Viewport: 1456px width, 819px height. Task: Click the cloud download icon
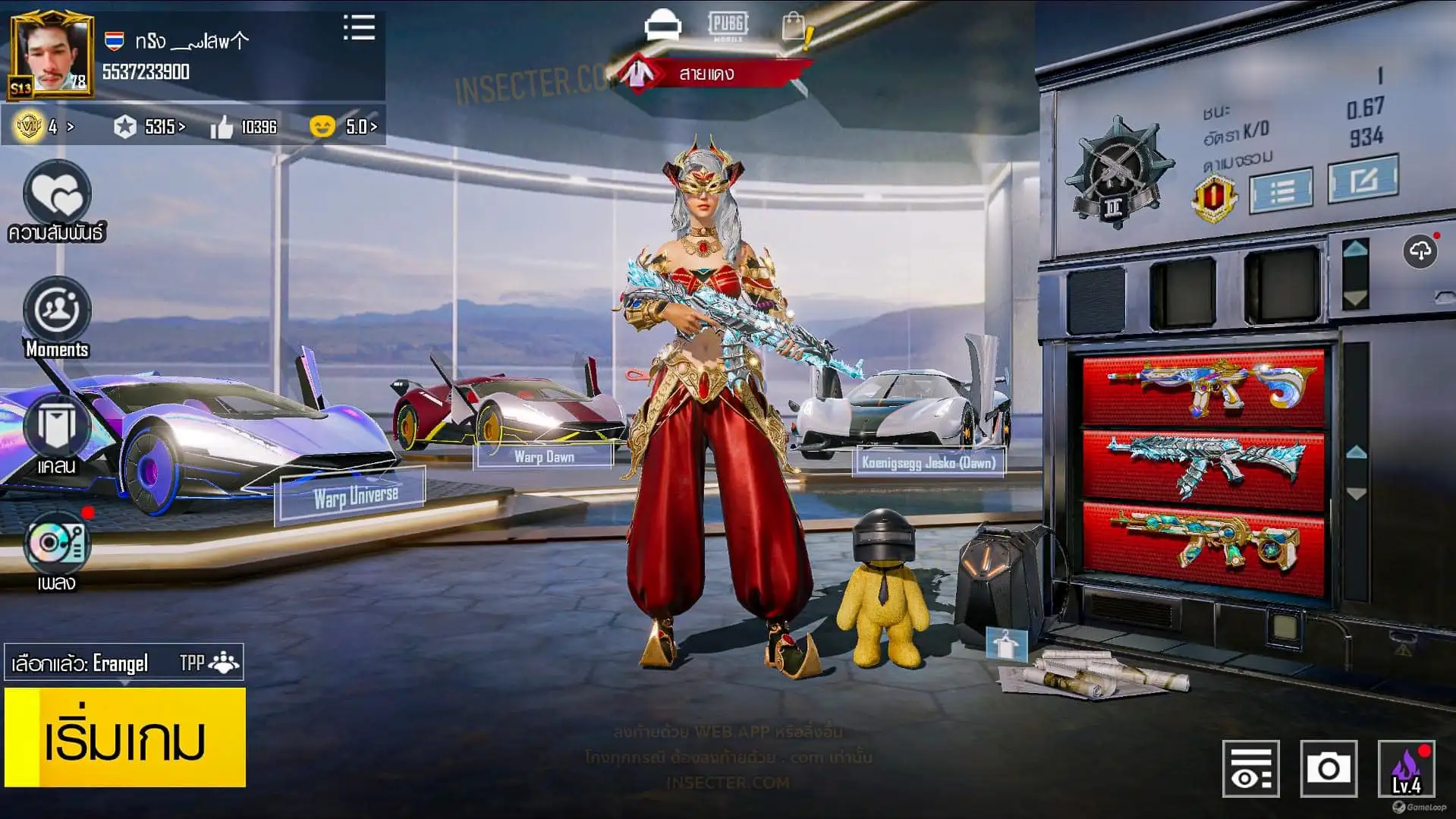click(x=1420, y=251)
